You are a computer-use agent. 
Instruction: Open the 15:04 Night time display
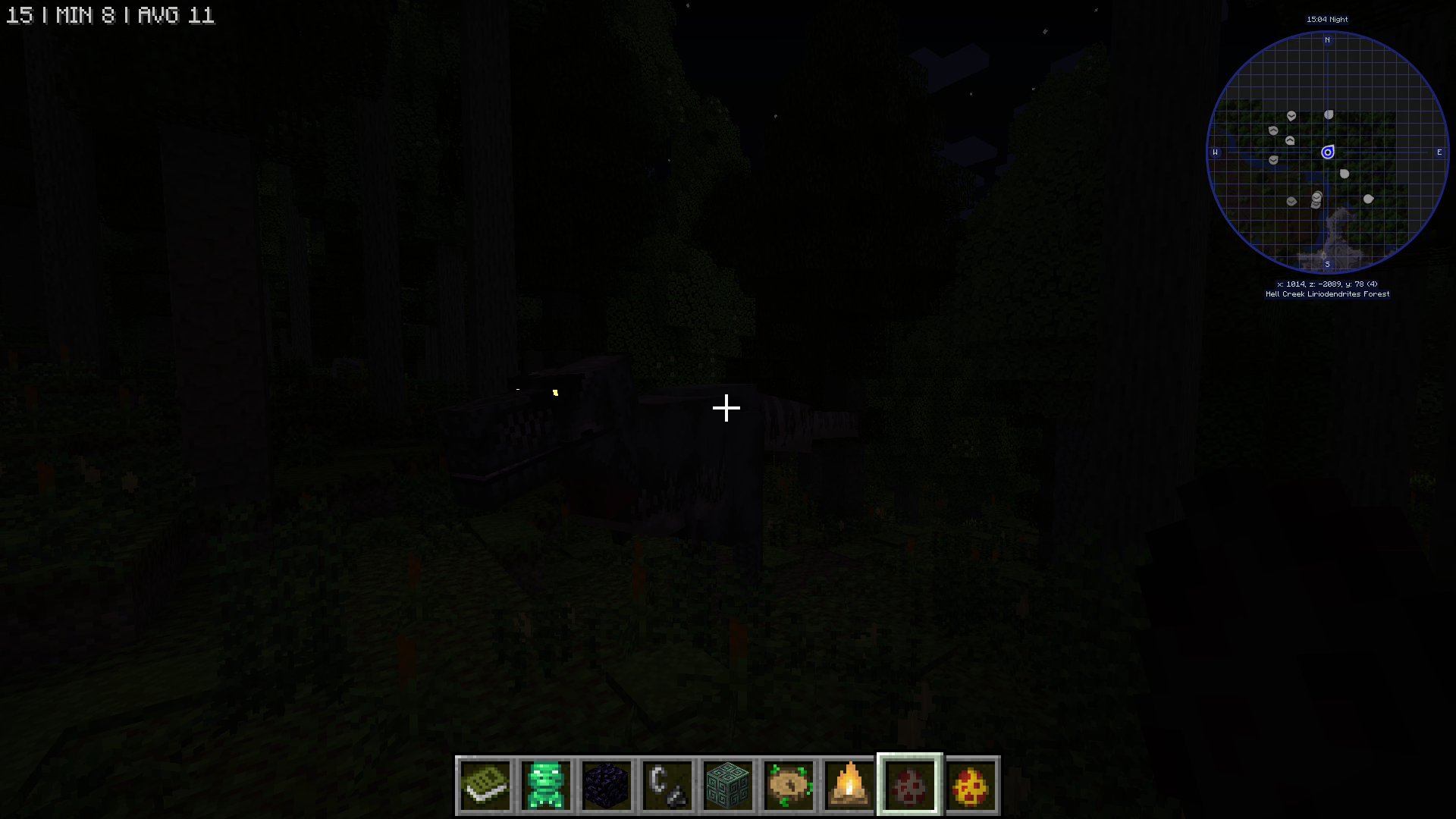[x=1328, y=19]
